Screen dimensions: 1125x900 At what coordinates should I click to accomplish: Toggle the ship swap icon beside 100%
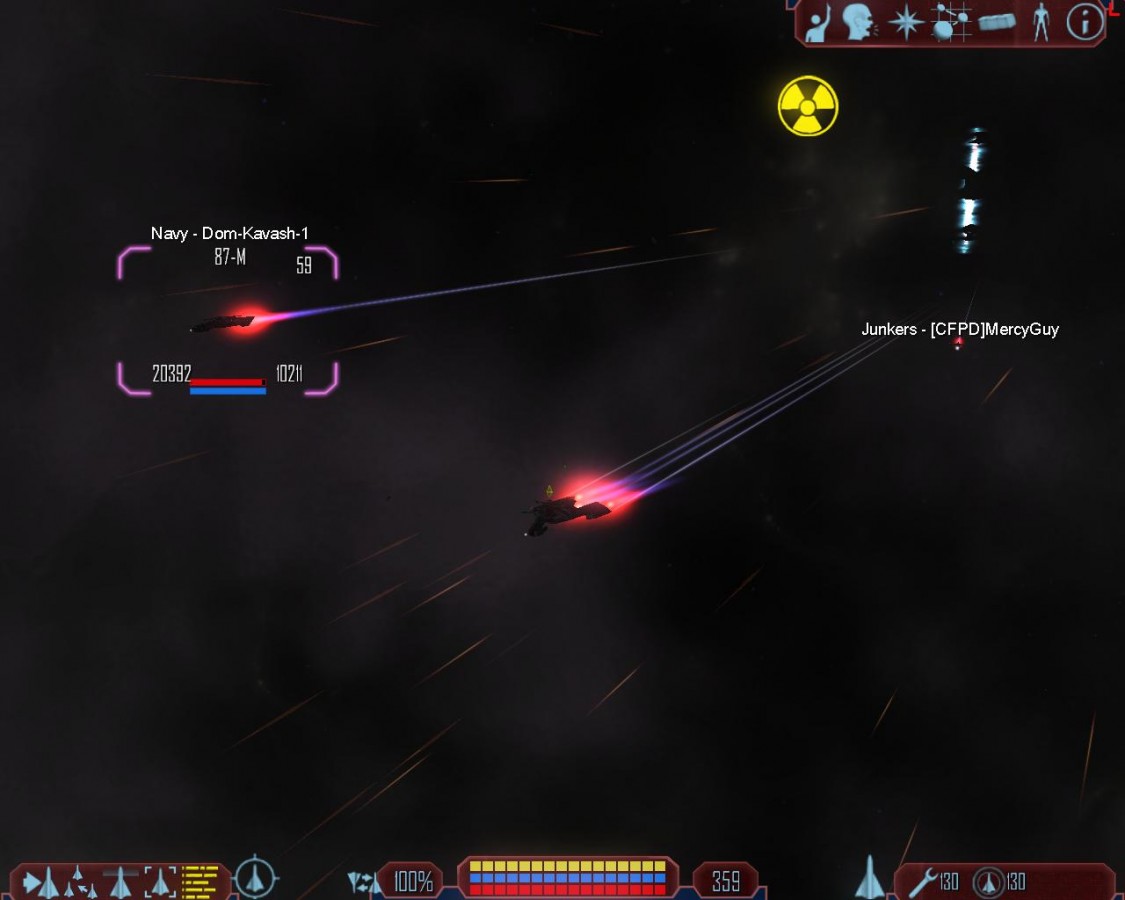pyautogui.click(x=363, y=882)
